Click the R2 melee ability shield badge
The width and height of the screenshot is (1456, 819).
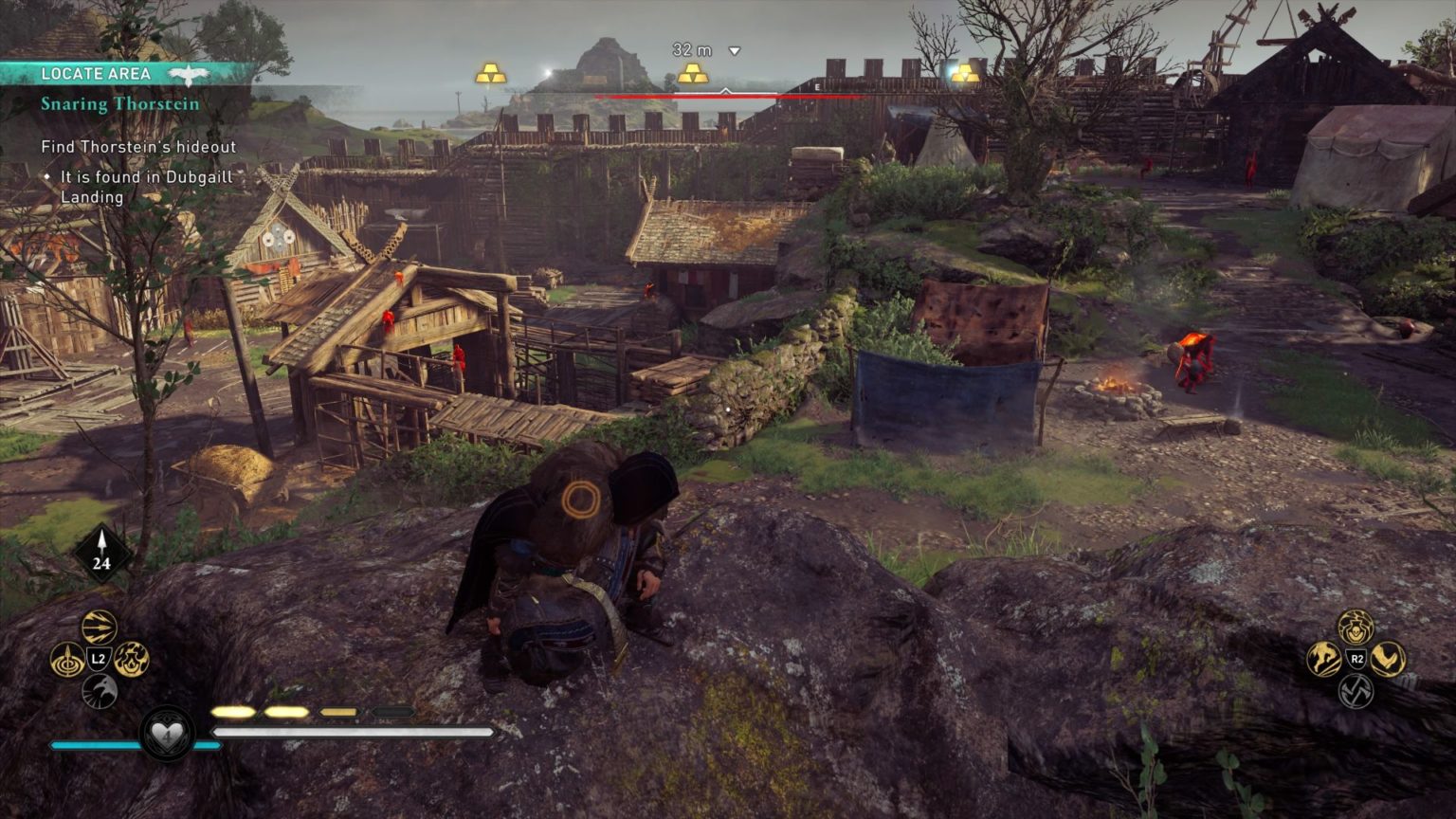pos(1356,658)
